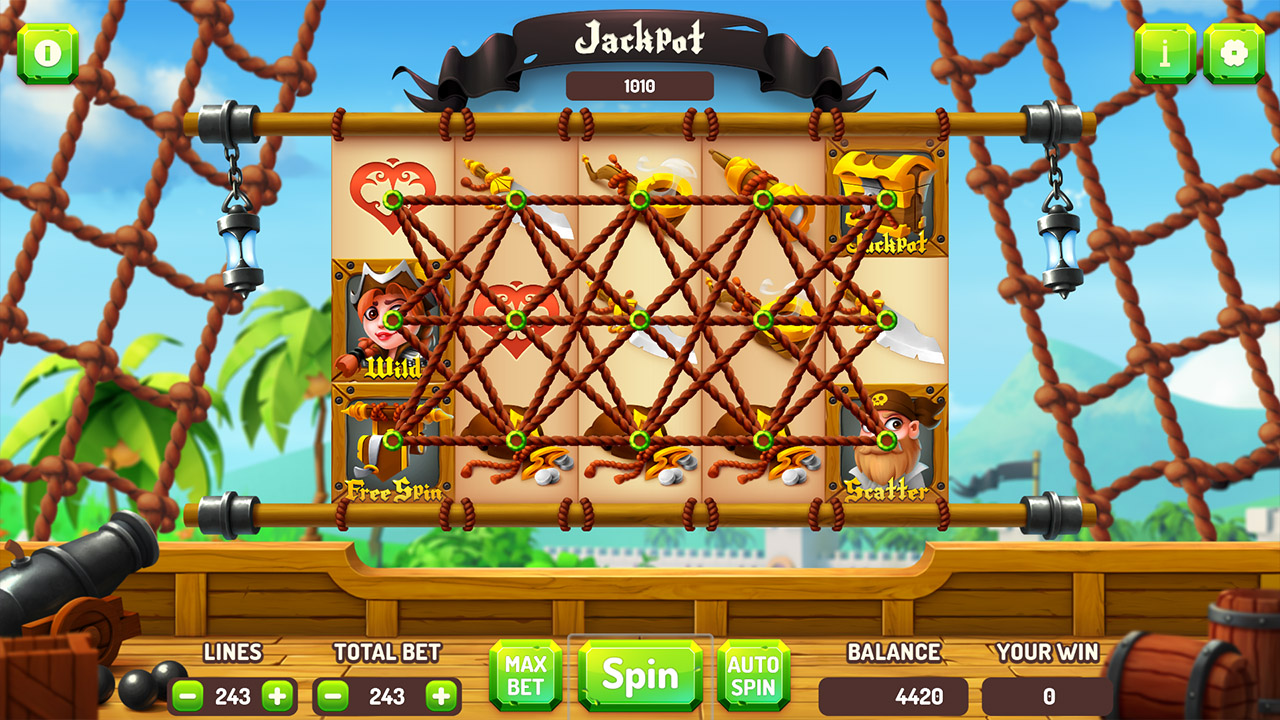Click the Free Spin chest symbol
The height and width of the screenshot is (720, 1280).
pos(390,443)
